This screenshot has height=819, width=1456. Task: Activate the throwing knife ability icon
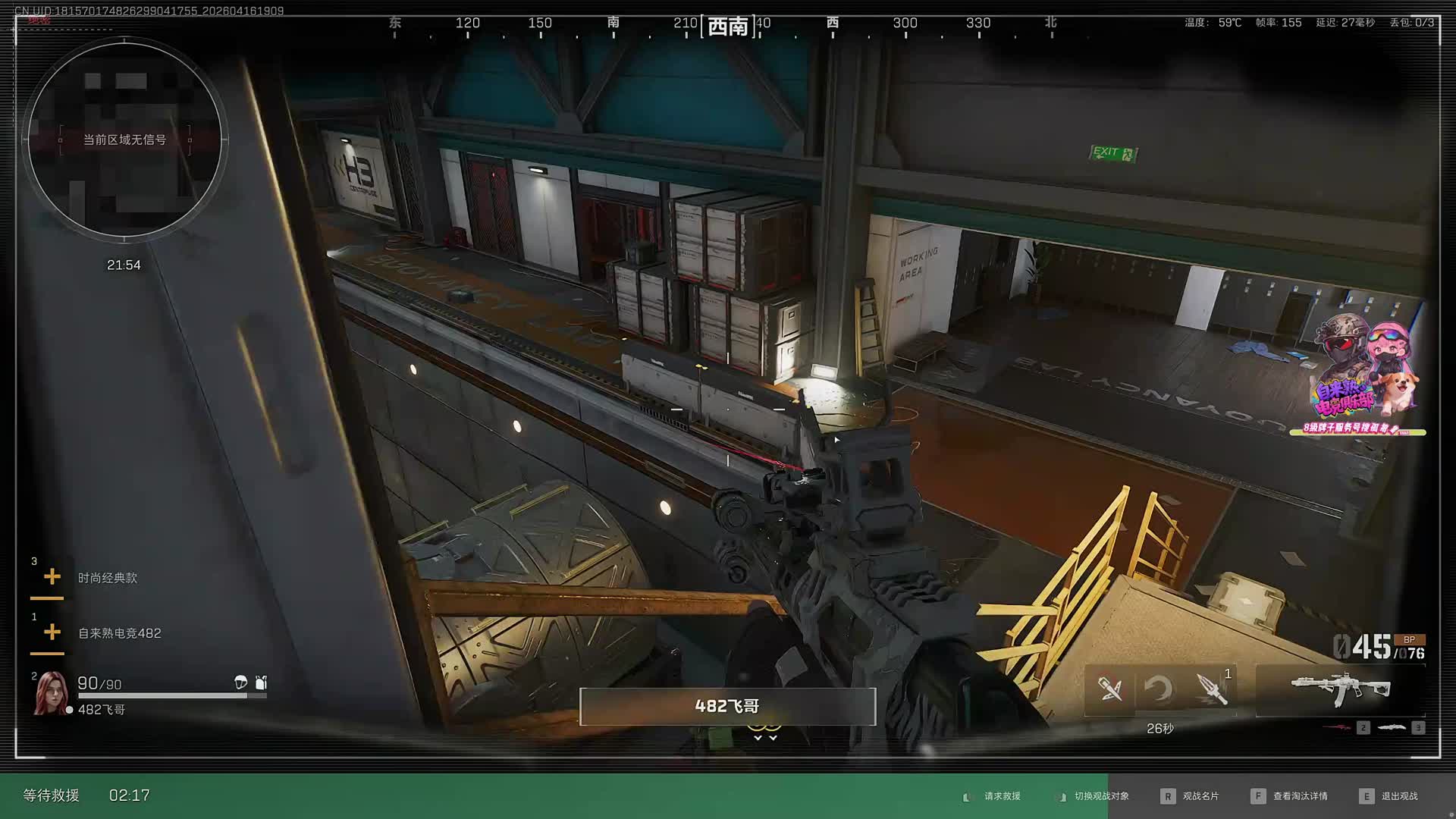point(1212,689)
